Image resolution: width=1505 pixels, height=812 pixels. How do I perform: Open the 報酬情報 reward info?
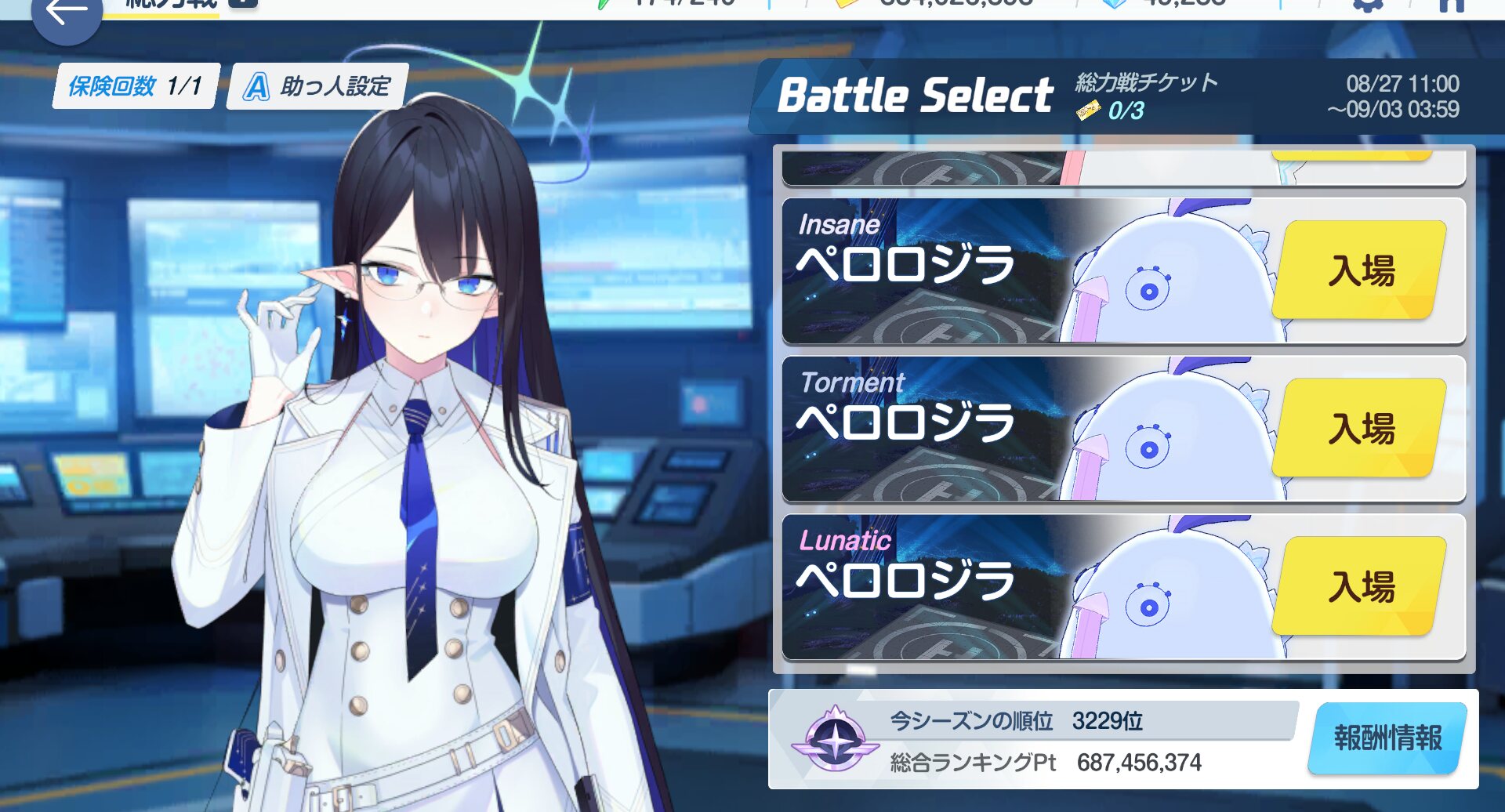(1387, 738)
